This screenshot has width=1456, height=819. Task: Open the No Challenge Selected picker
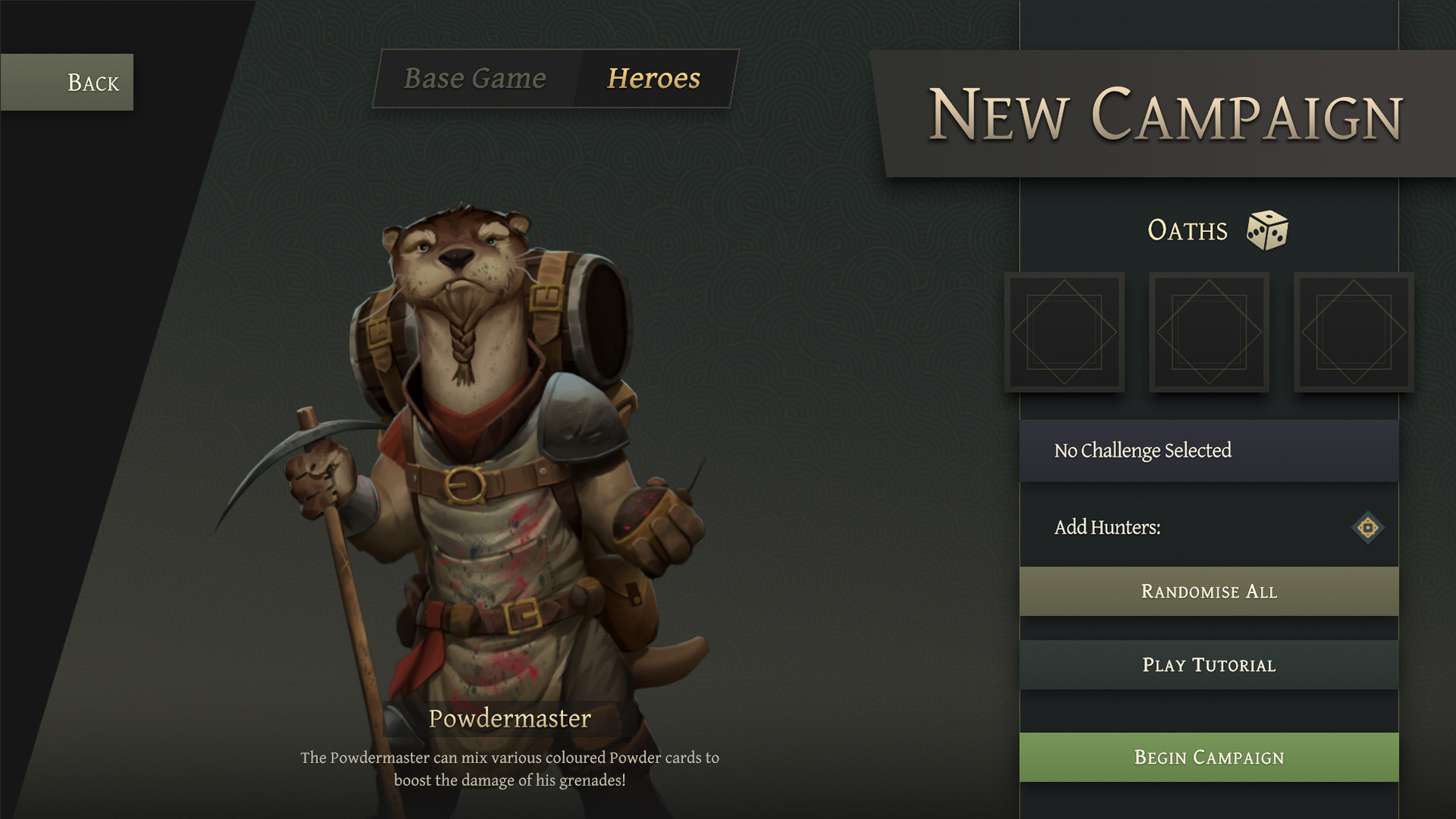coord(1209,450)
